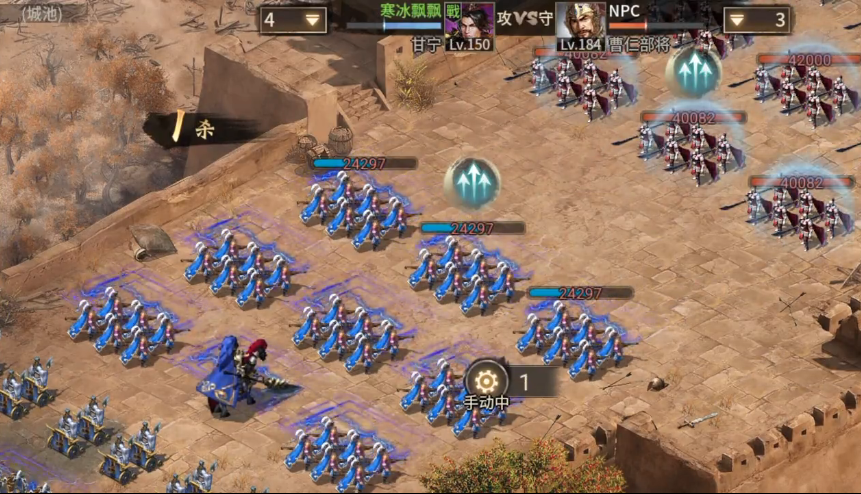Open the attacker's dropdown showing 4
The image size is (861, 494).
point(293,20)
